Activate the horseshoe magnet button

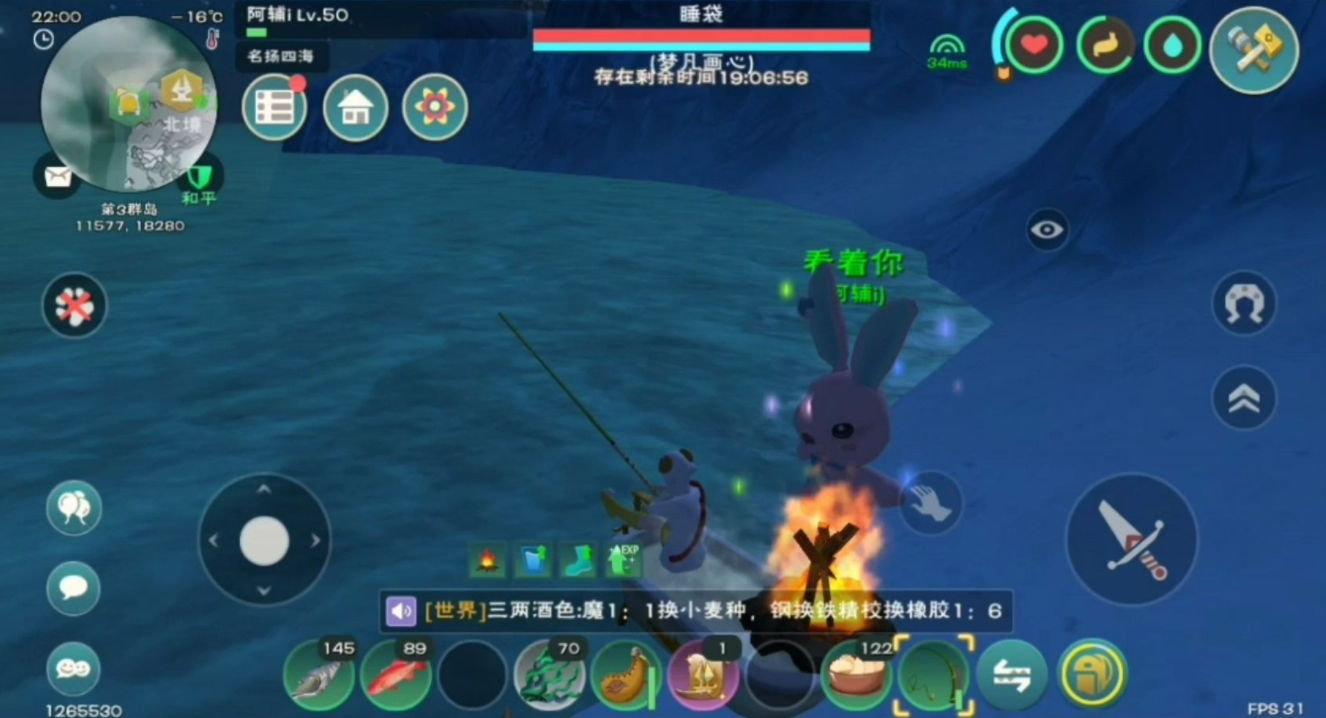[1244, 303]
